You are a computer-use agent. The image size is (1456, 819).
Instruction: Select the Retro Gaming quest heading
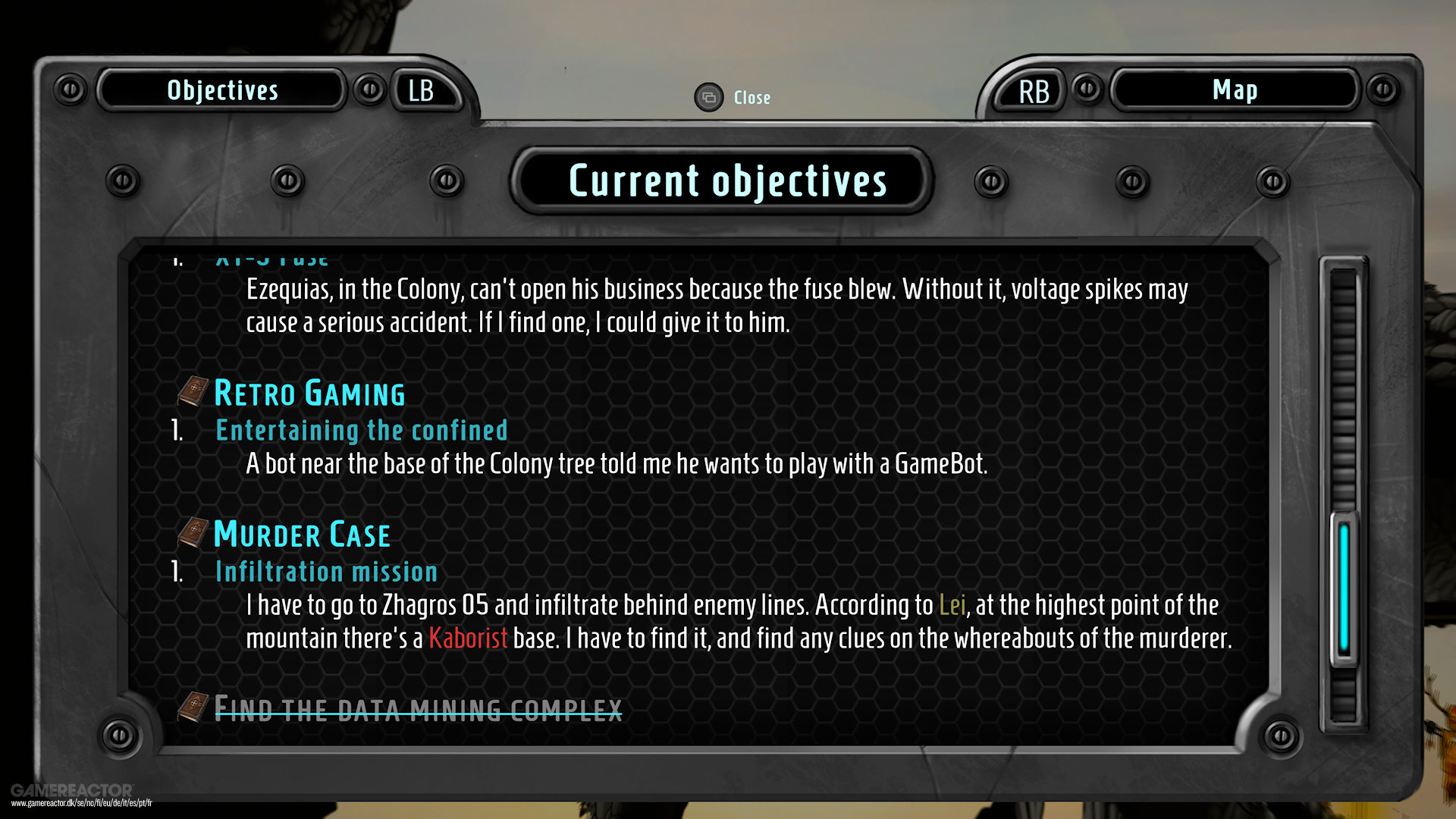point(309,393)
